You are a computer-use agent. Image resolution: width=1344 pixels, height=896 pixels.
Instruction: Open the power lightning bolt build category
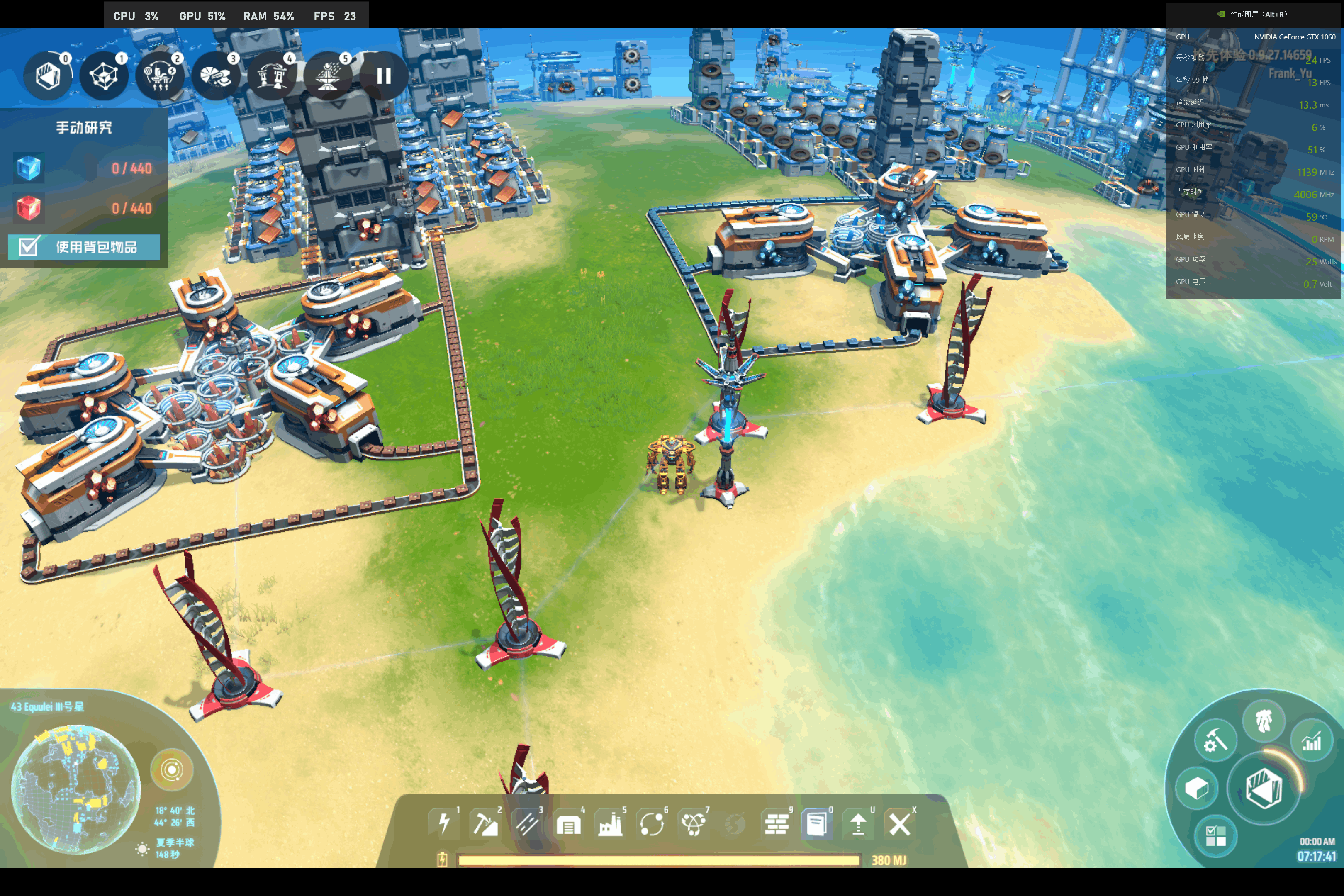point(444,824)
